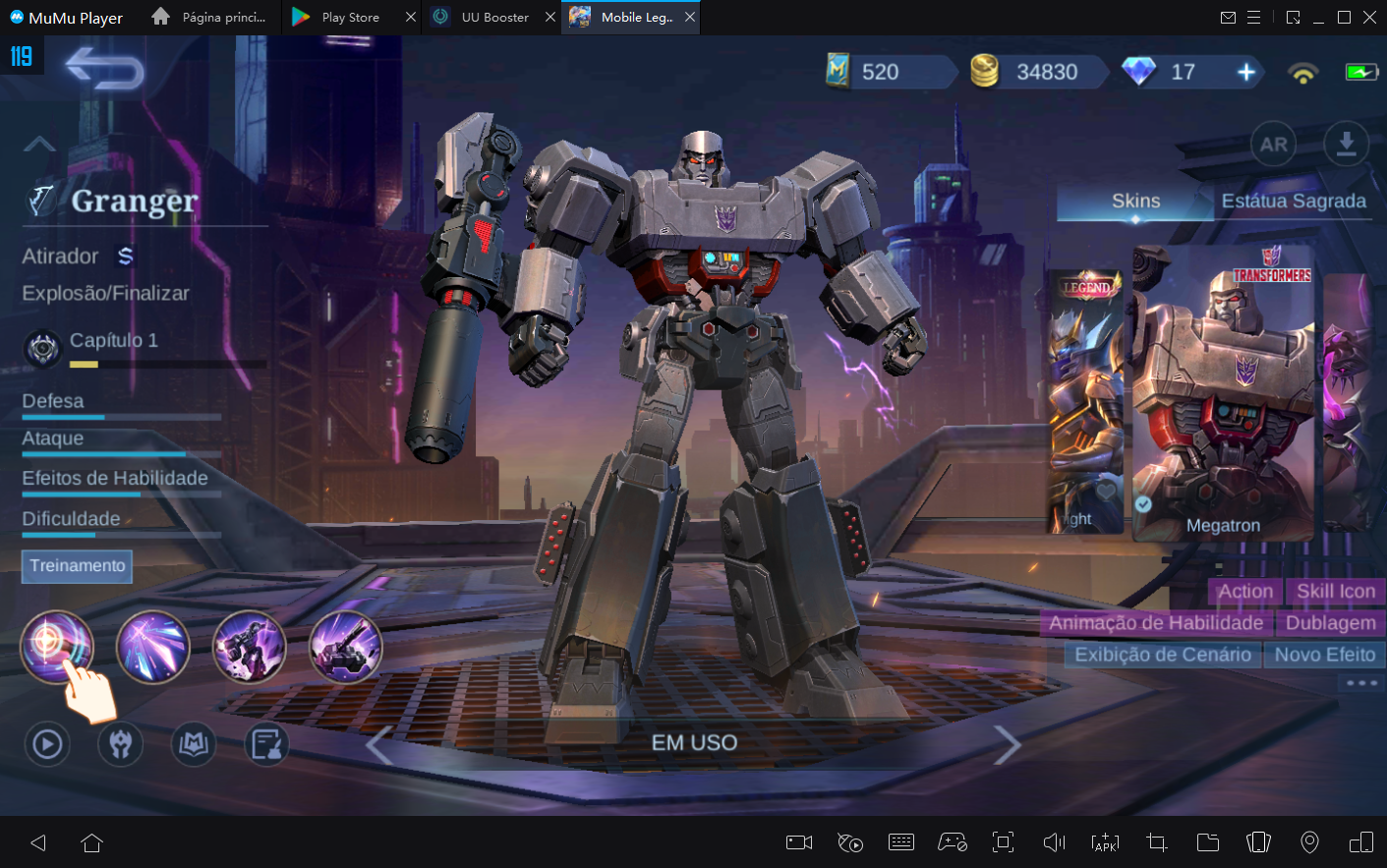Viewport: 1387px width, 868px height.
Task: Click the download resources icon near AR
Action: (x=1345, y=144)
